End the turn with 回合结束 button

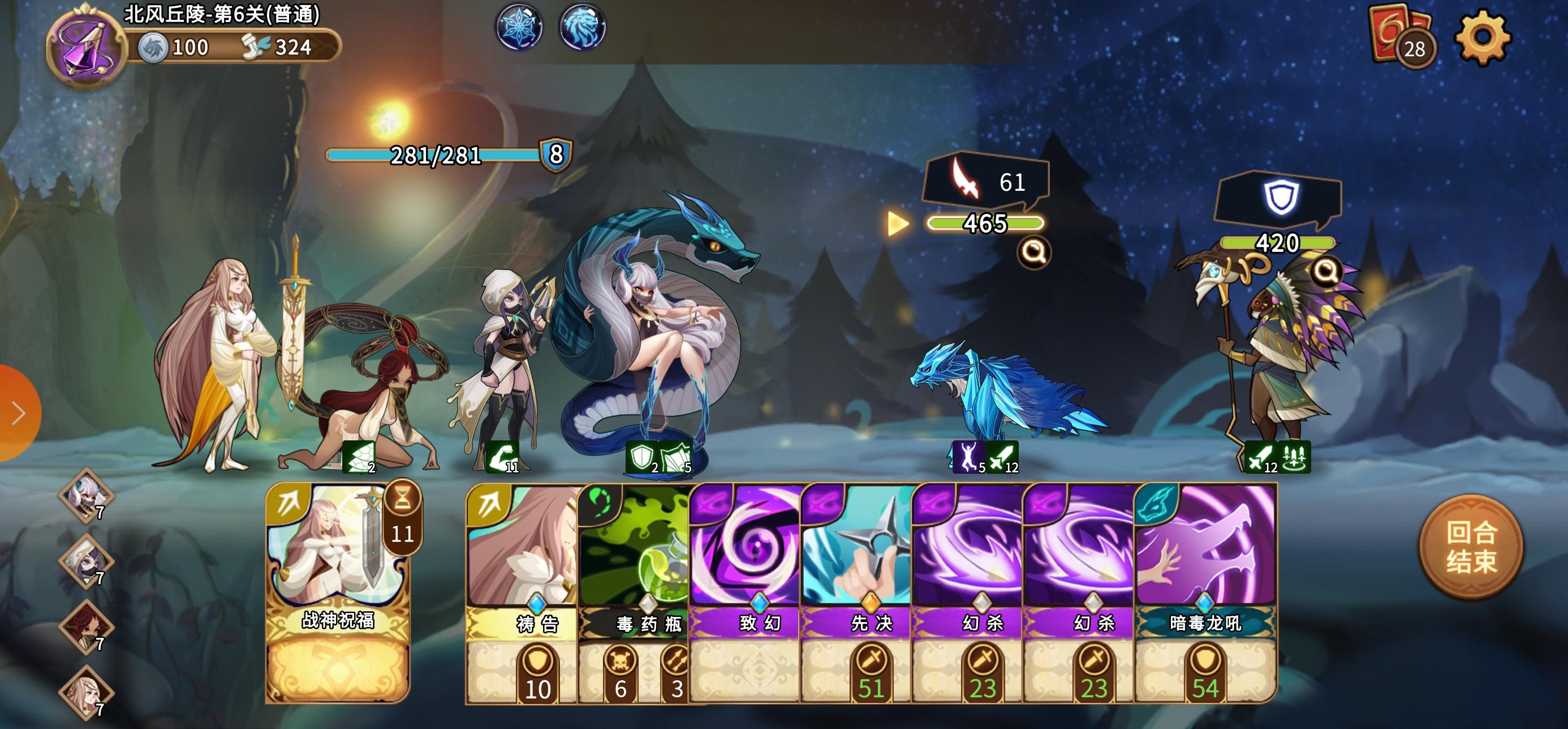pos(1471,547)
